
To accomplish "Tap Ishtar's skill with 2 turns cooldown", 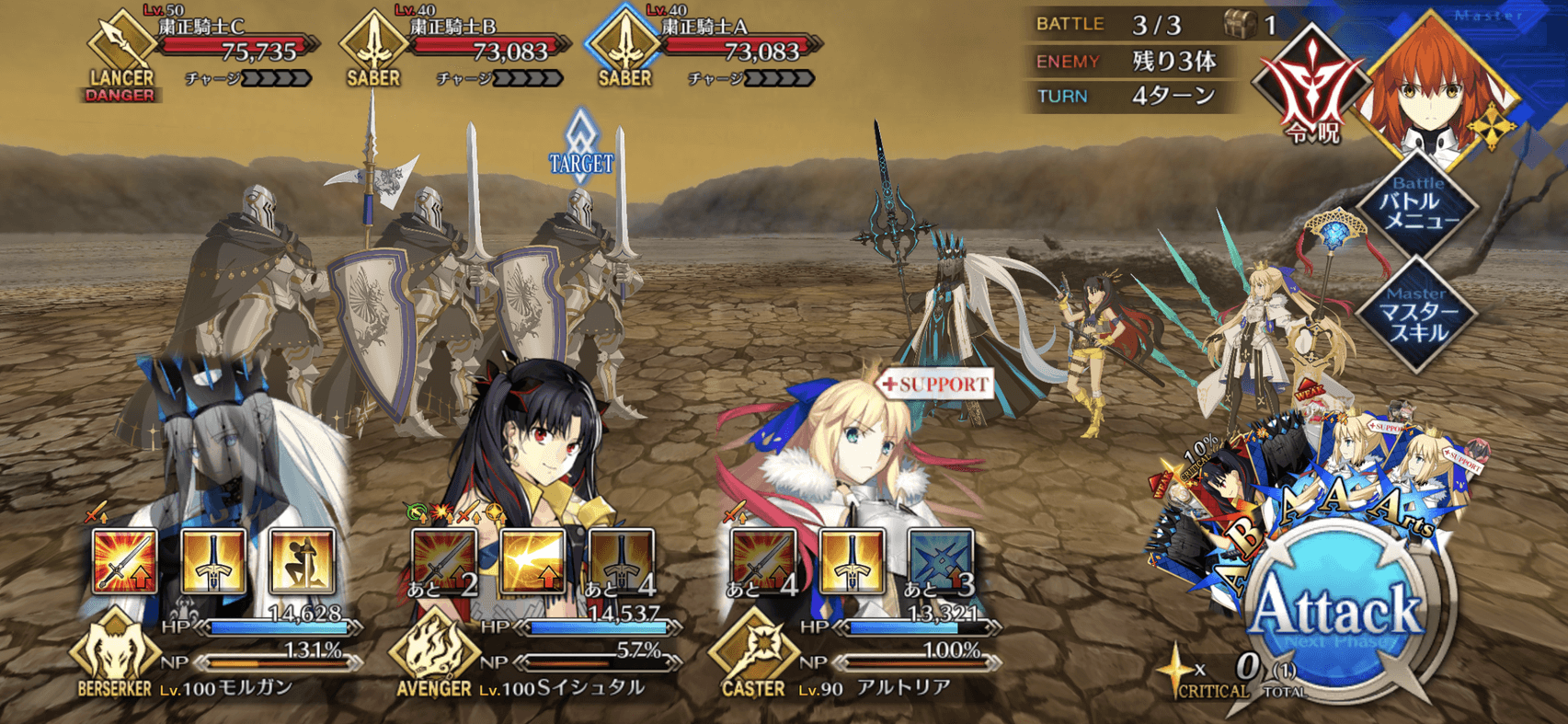I will coord(444,560).
